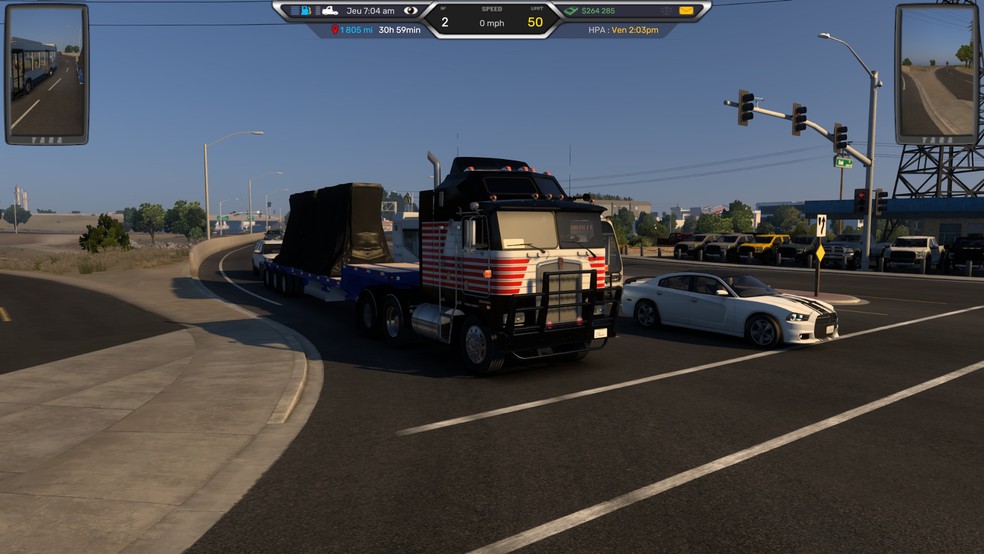984x554 pixels.
Task: Click the eye fatigue indicator icon
Action: point(410,10)
